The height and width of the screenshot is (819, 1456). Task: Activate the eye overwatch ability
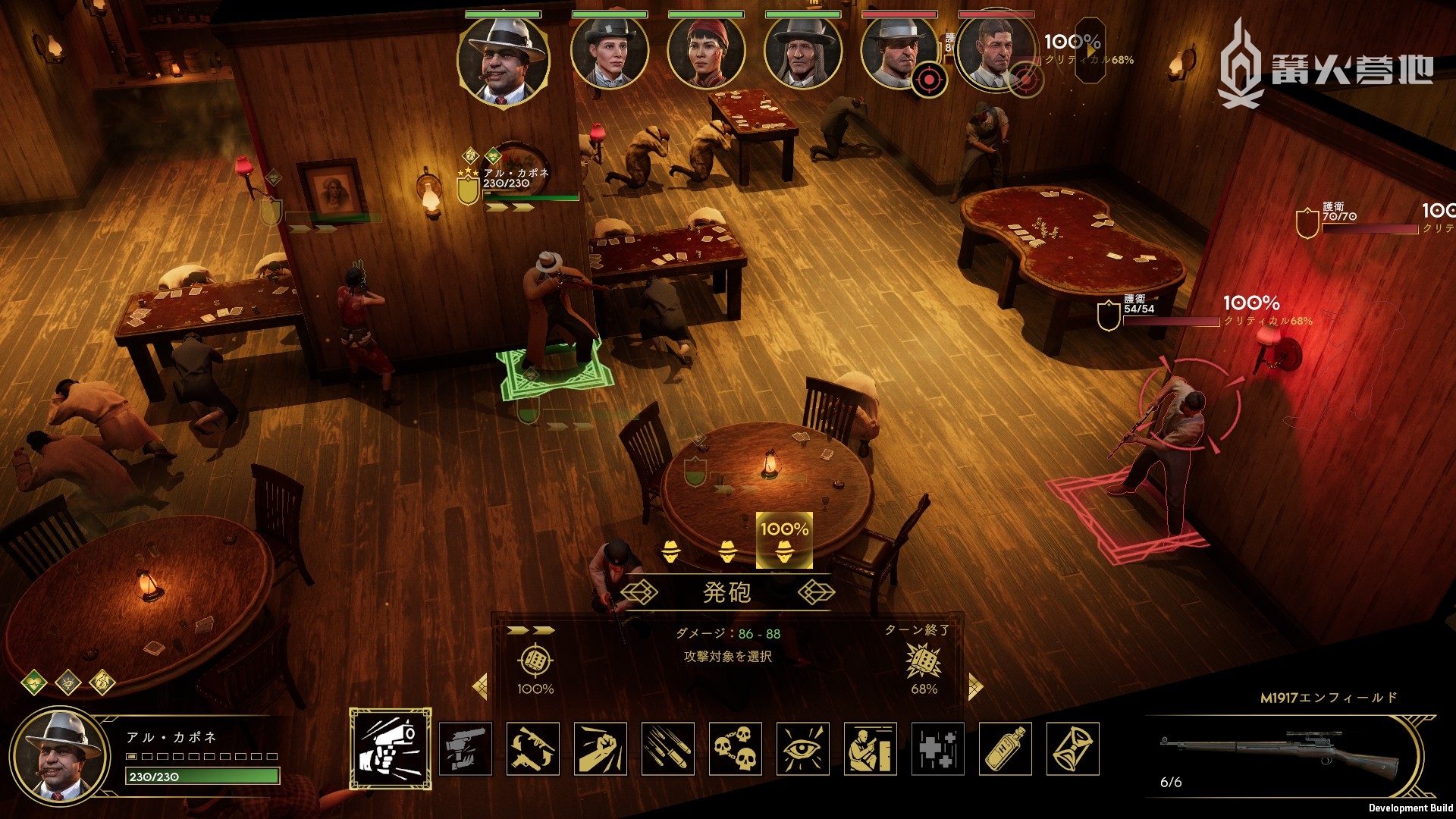803,748
